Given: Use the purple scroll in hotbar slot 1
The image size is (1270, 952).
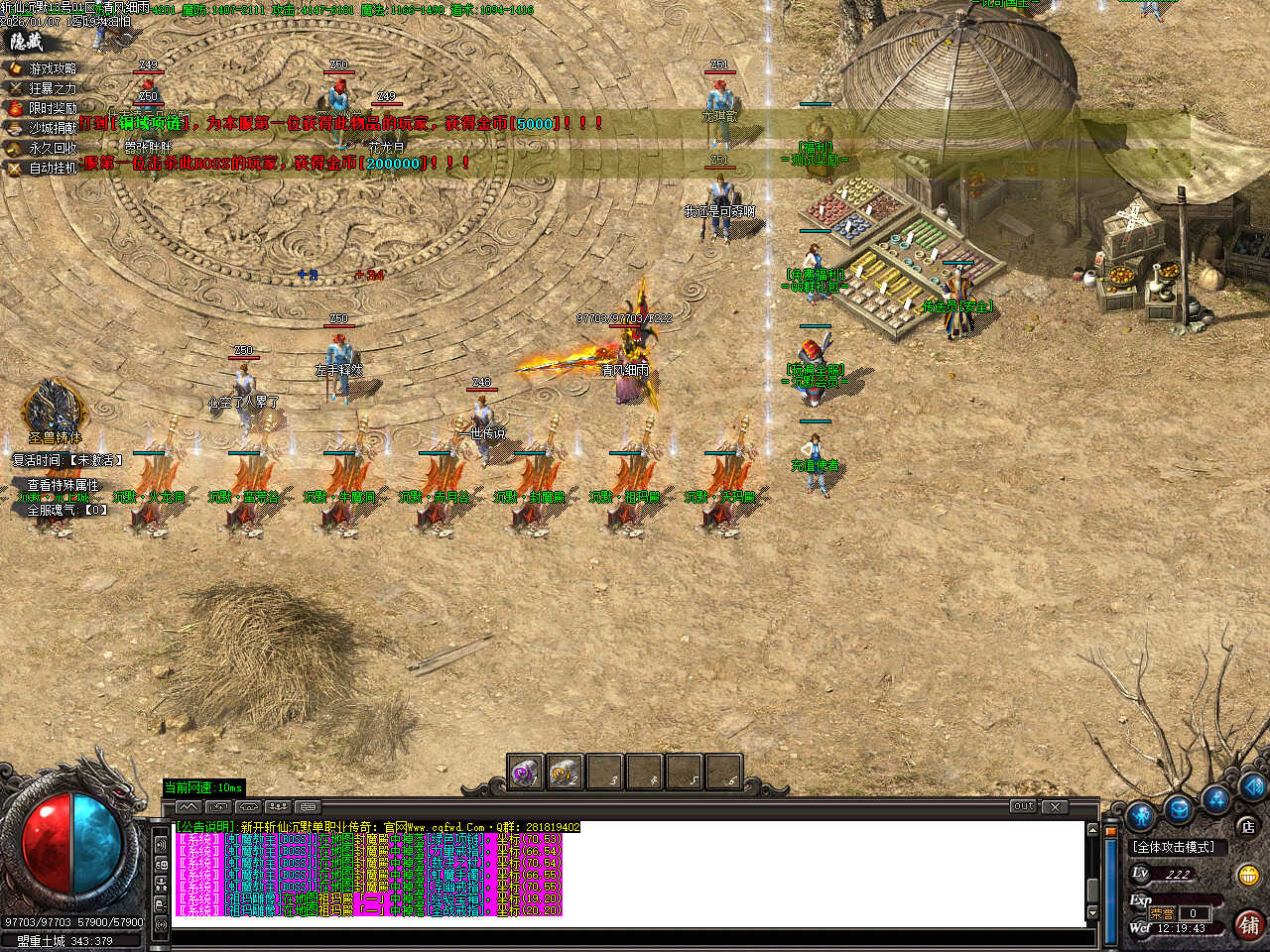Looking at the screenshot, I should click(x=525, y=772).
